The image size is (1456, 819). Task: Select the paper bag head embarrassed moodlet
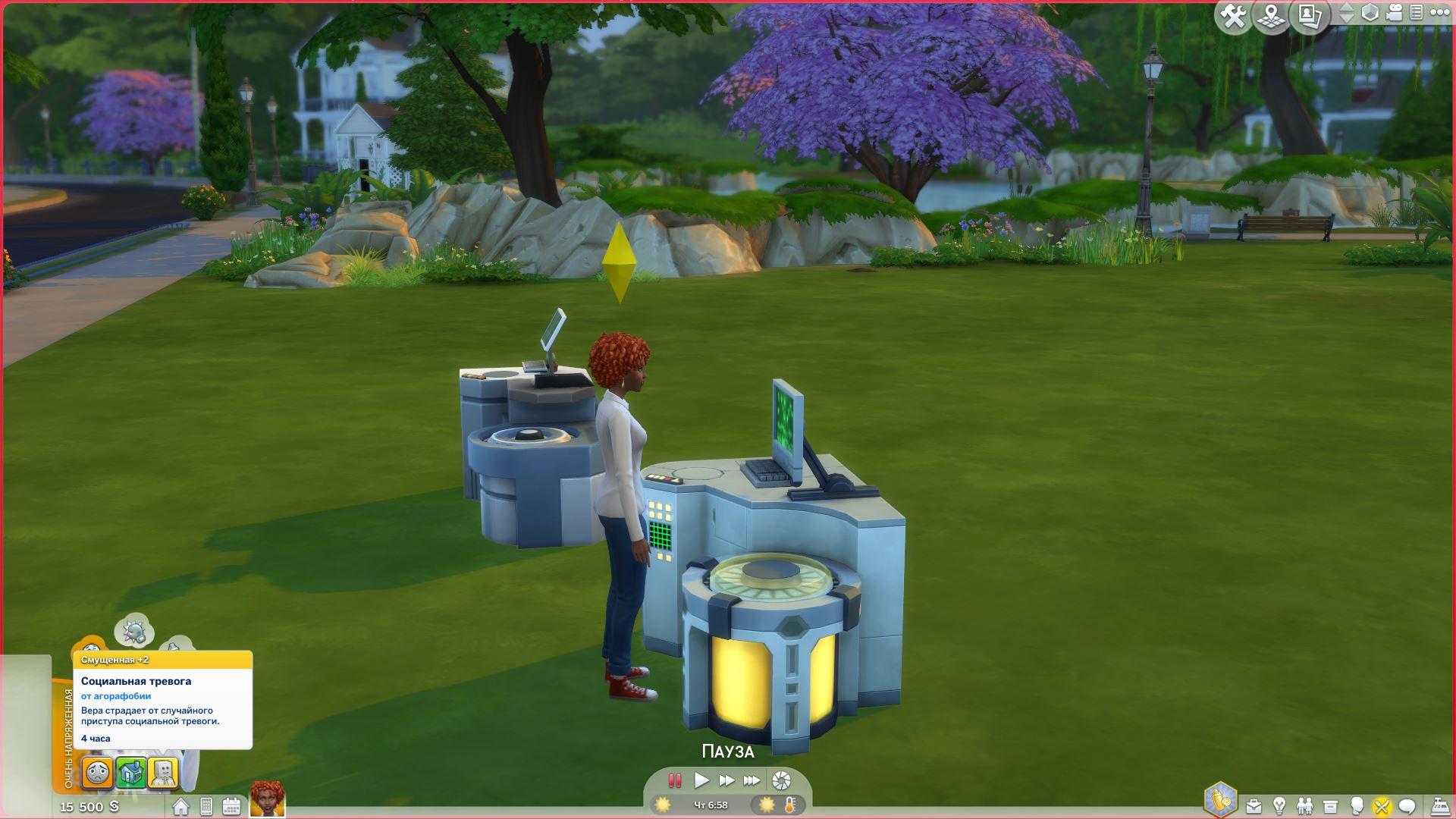click(x=163, y=773)
